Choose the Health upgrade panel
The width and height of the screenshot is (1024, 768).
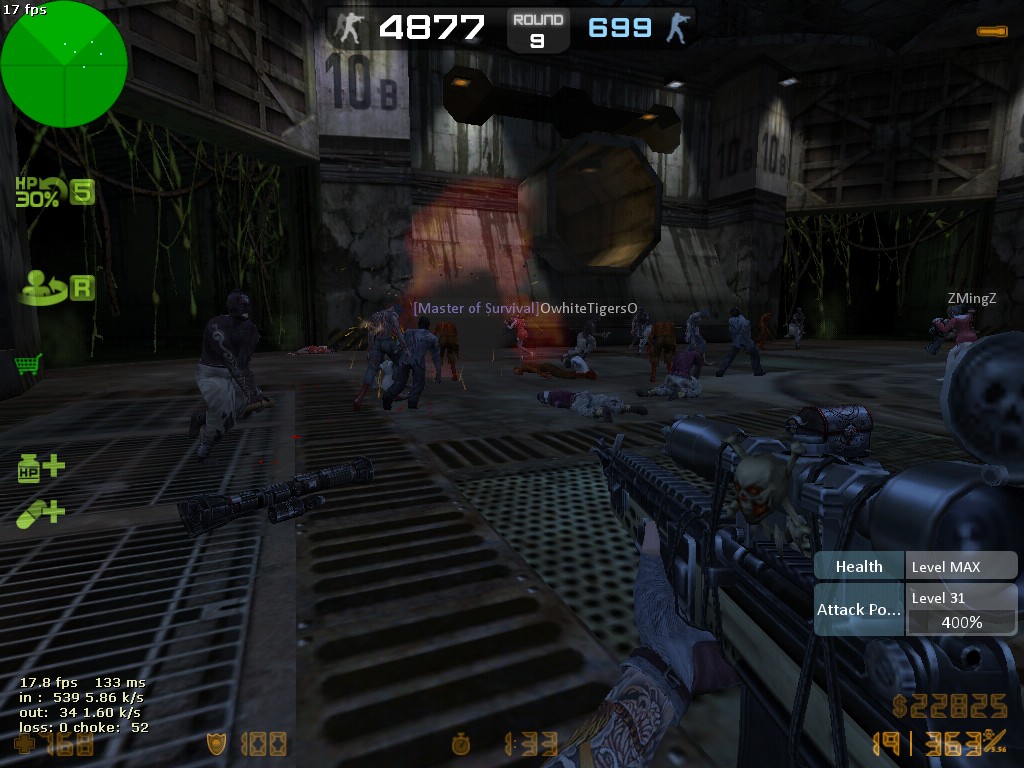coord(915,566)
